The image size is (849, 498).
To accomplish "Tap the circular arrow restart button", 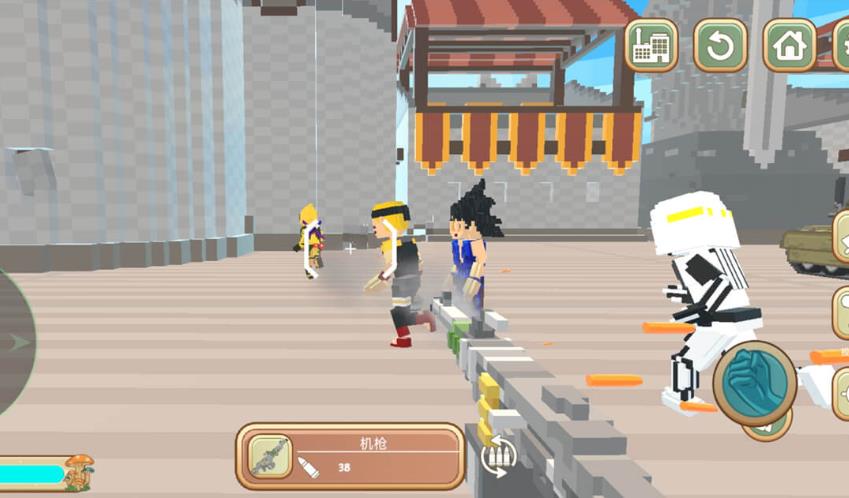I will pos(720,46).
